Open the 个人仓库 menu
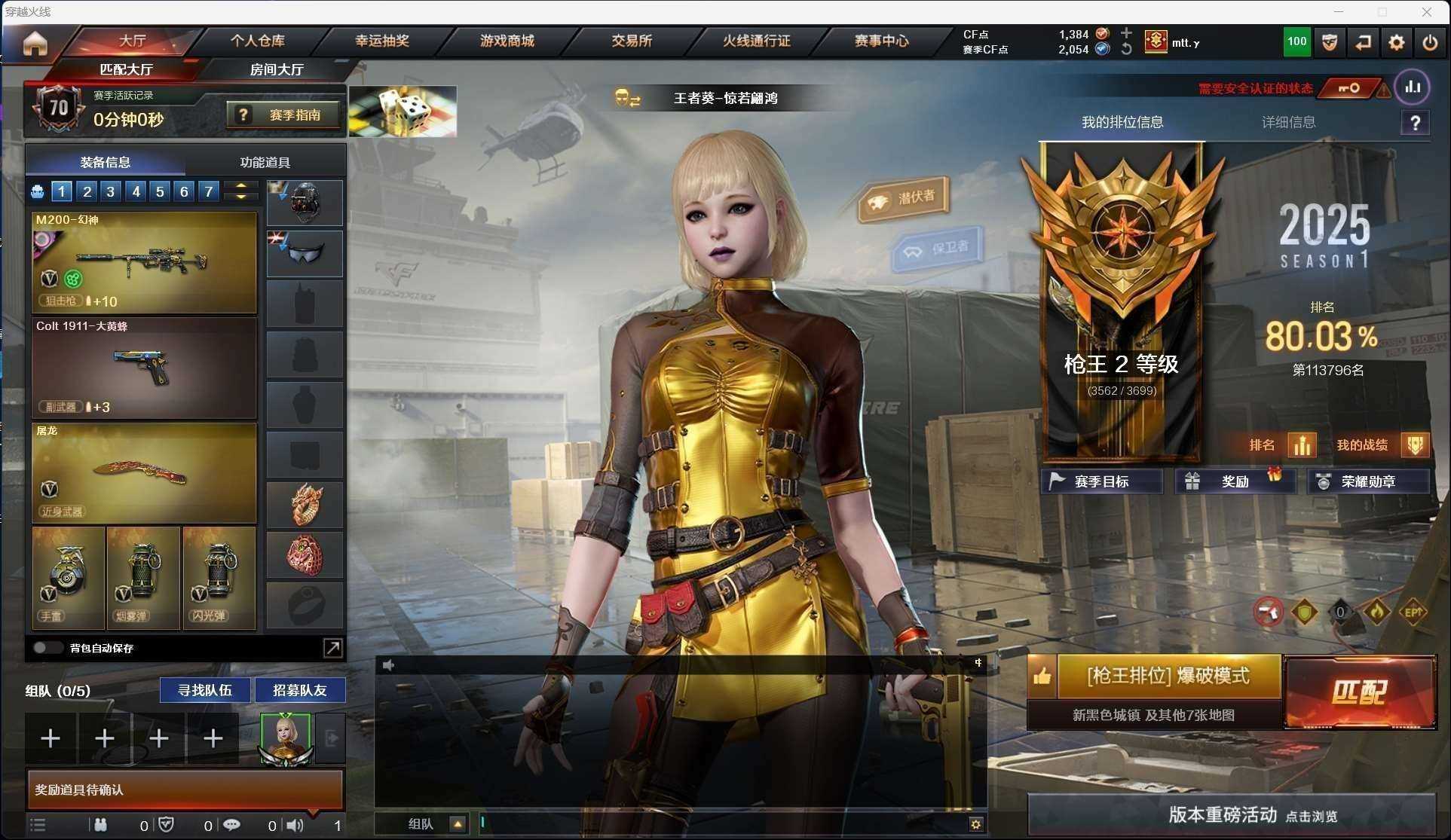 point(257,41)
